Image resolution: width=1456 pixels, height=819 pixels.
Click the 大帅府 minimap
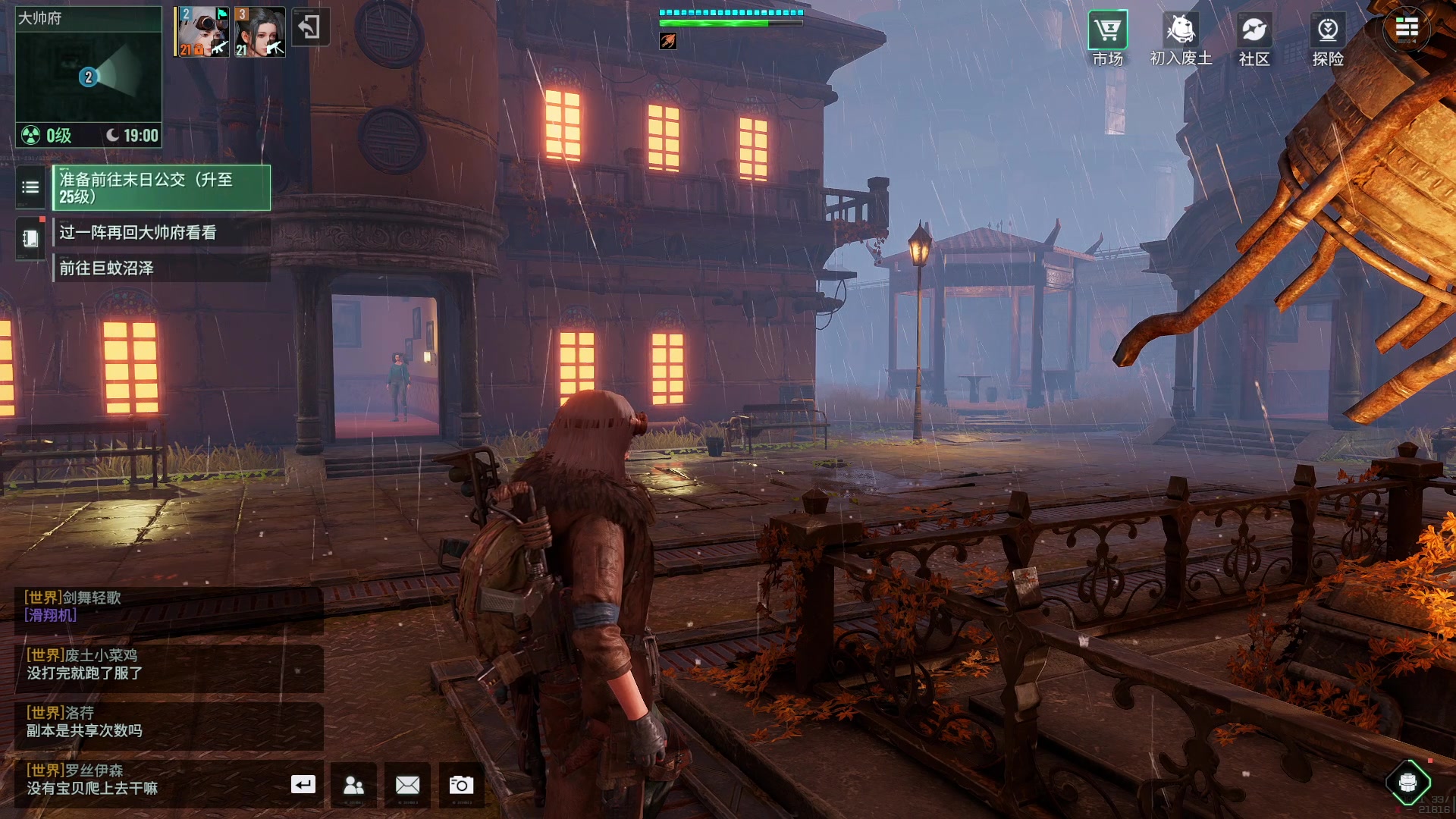[x=89, y=76]
